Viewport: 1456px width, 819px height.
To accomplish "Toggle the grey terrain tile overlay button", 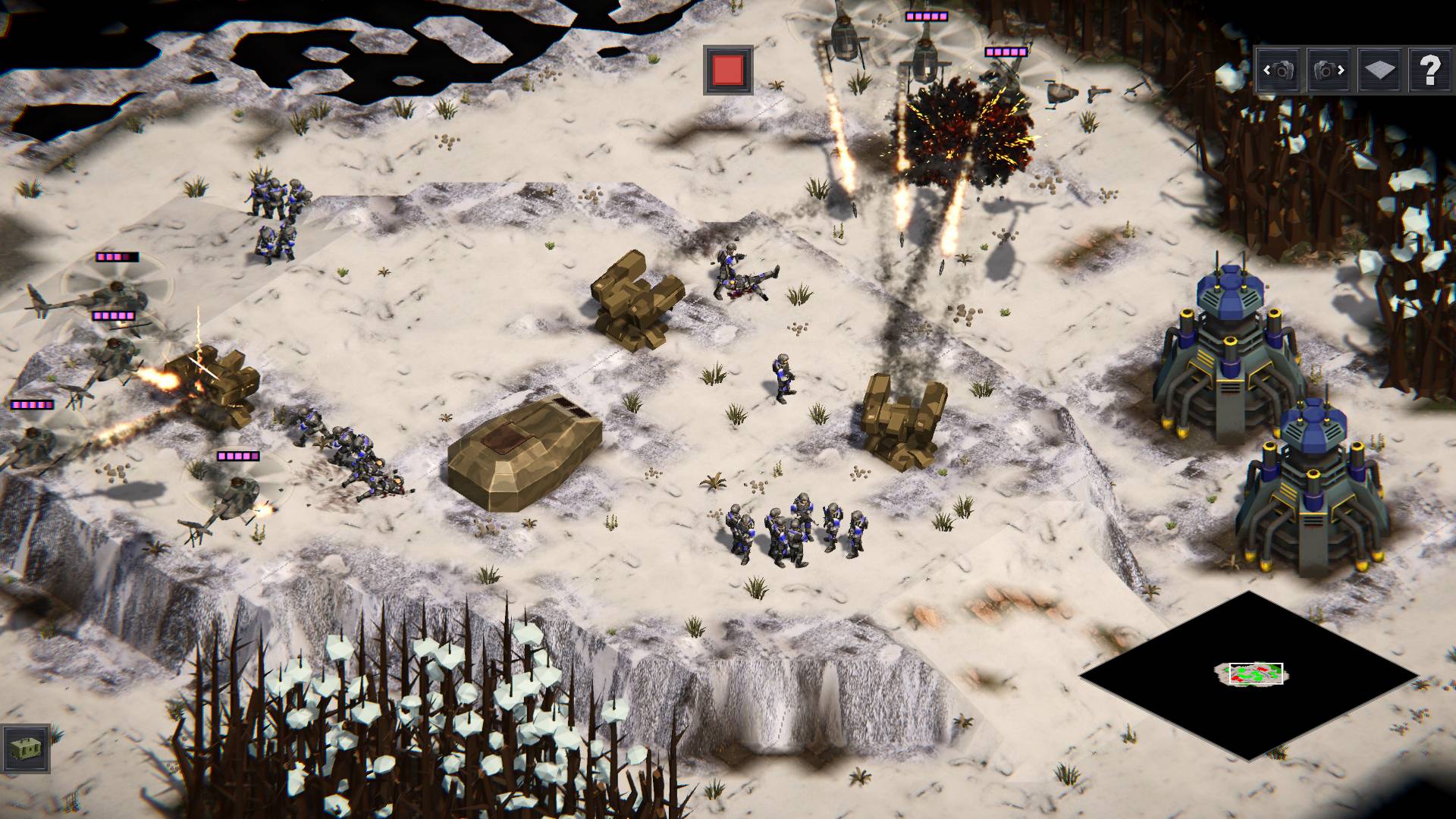I will [x=1379, y=71].
